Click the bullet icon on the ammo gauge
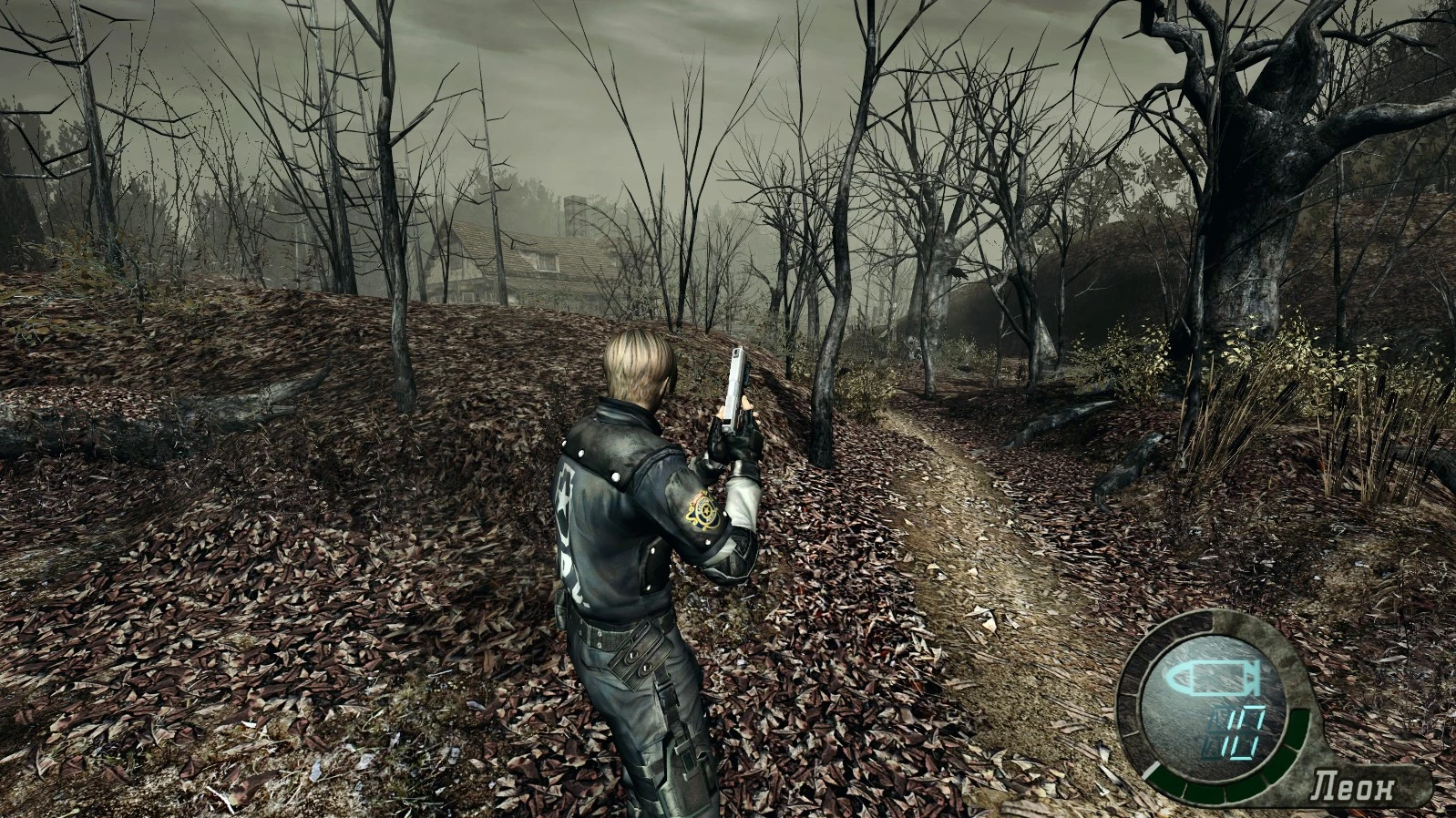The height and width of the screenshot is (818, 1456). 1211,678
